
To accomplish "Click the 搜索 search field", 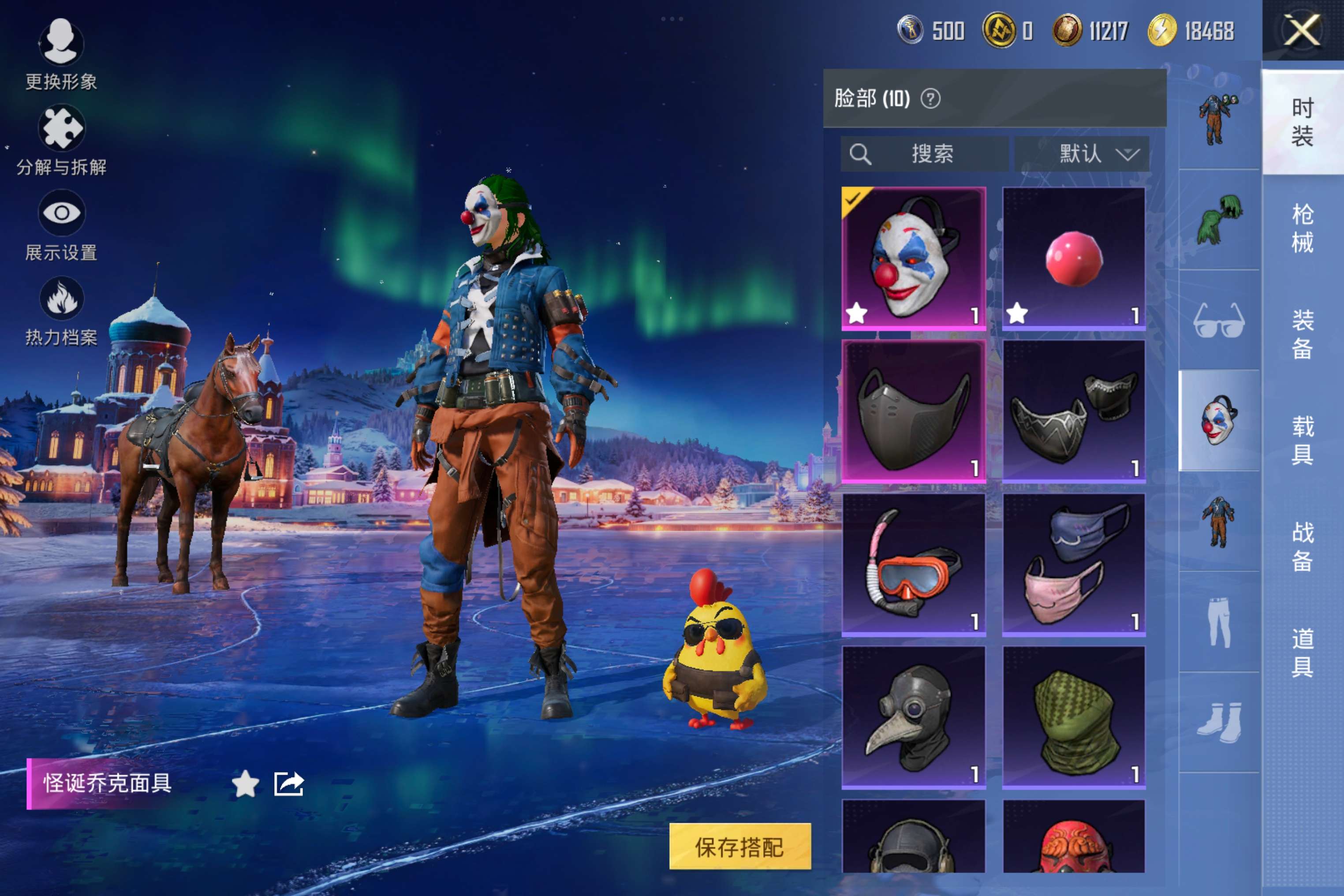I will pos(925,154).
